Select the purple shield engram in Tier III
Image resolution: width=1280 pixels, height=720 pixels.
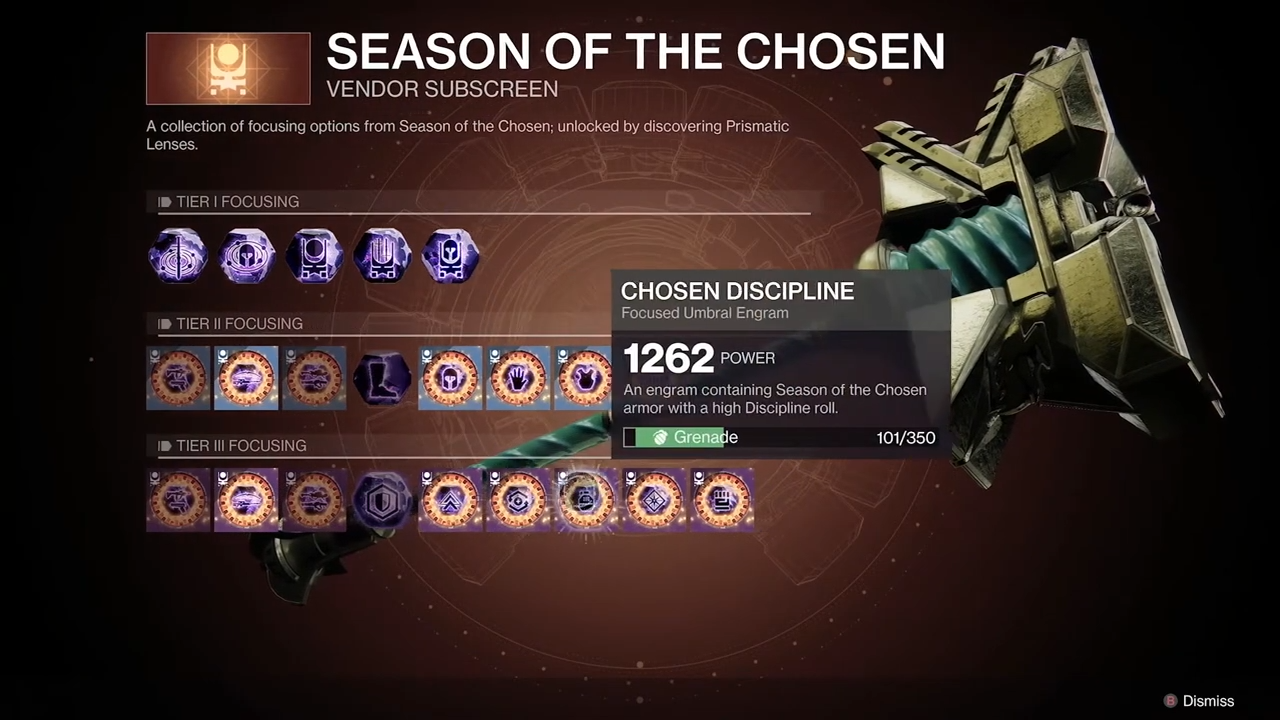[x=383, y=500]
